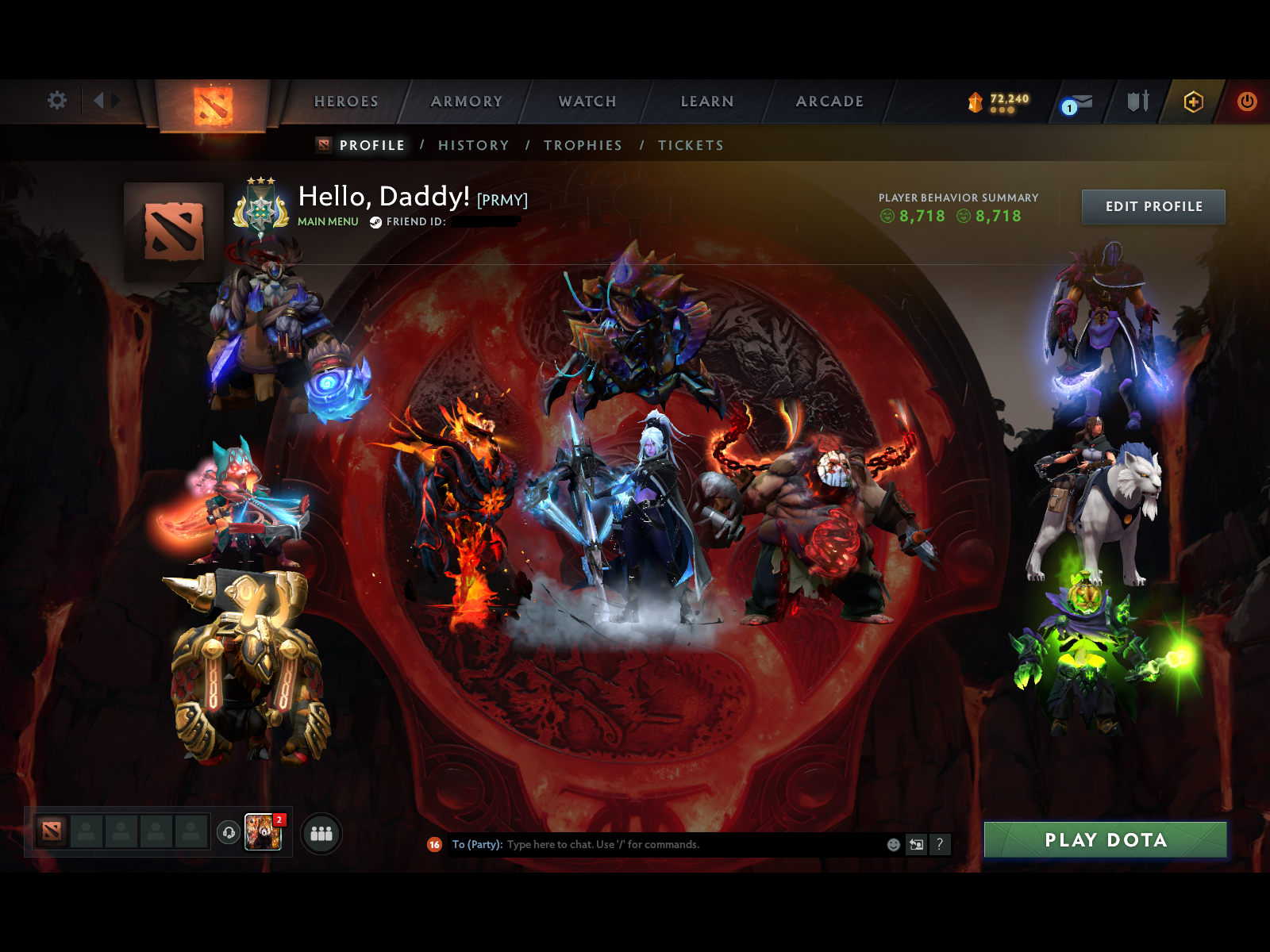Open the Armory shield and sword icon
Viewport: 1270px width, 952px height.
1137,102
